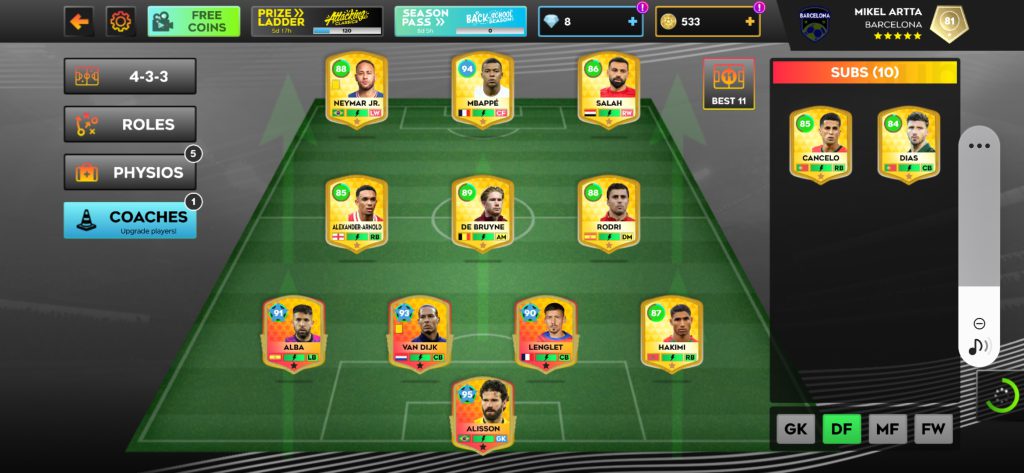
Task: Open the settings gear icon
Action: 120,21
